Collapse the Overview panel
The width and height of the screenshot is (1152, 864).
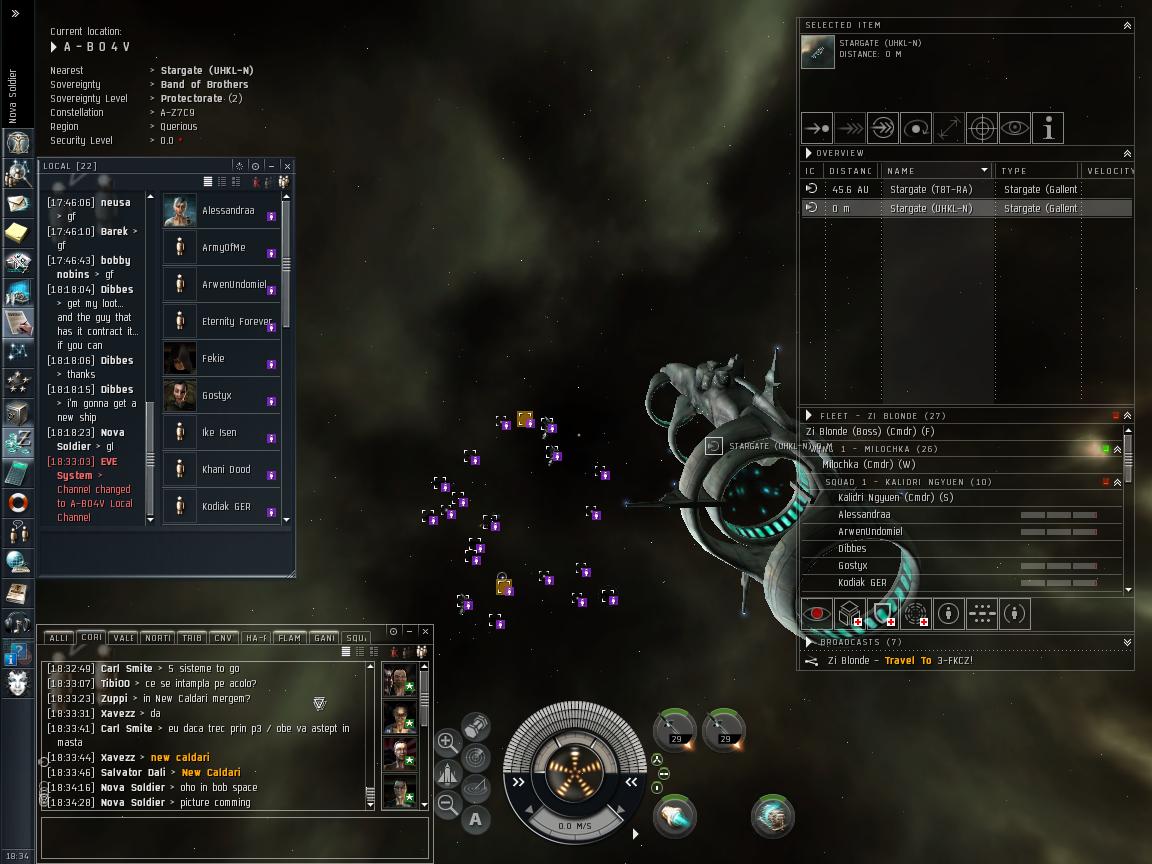pyautogui.click(x=1127, y=153)
